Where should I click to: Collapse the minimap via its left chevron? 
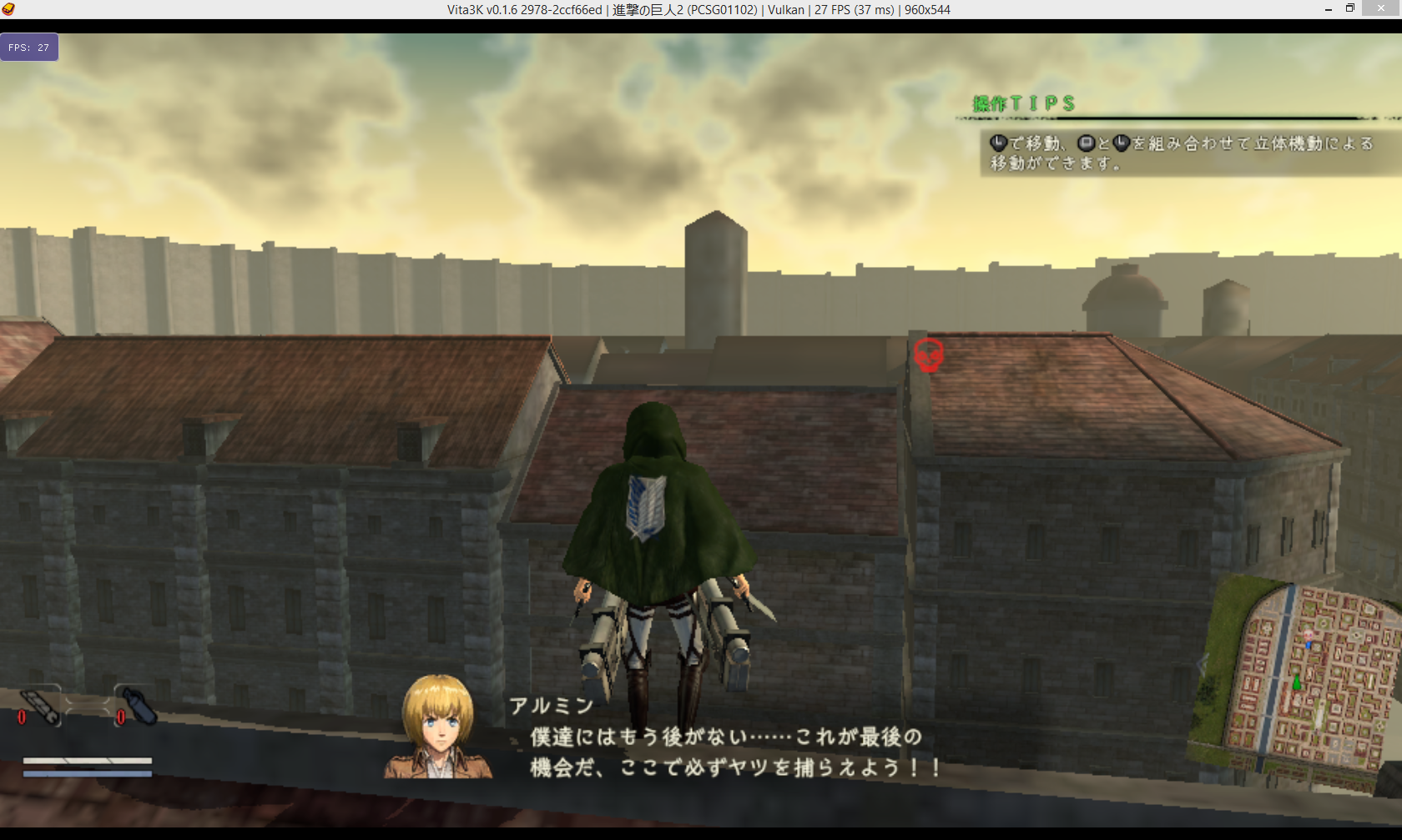(x=1202, y=665)
